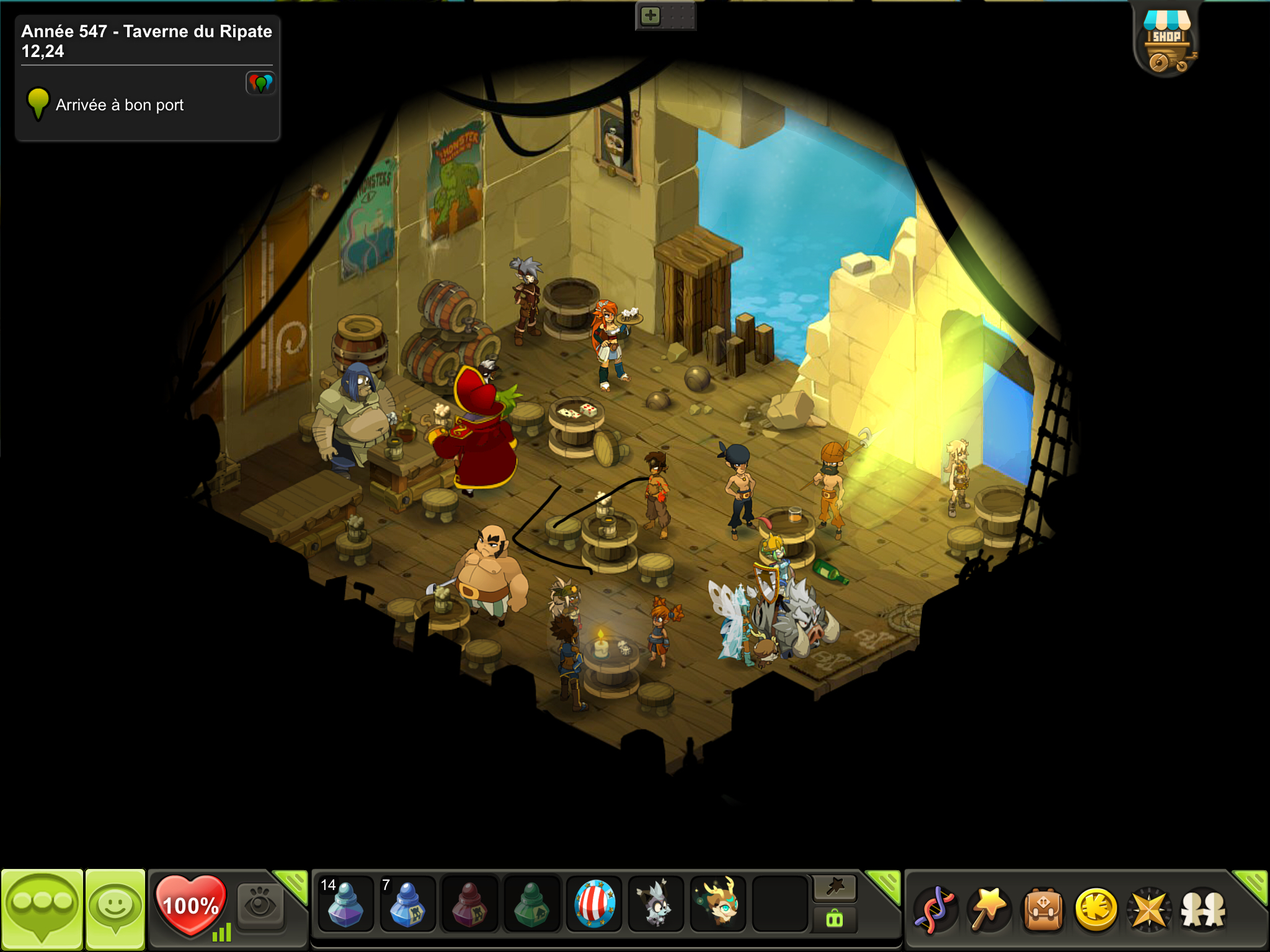Switch shortcut bar to green bag items
Screen dimensions: 1270x952
coord(834,919)
